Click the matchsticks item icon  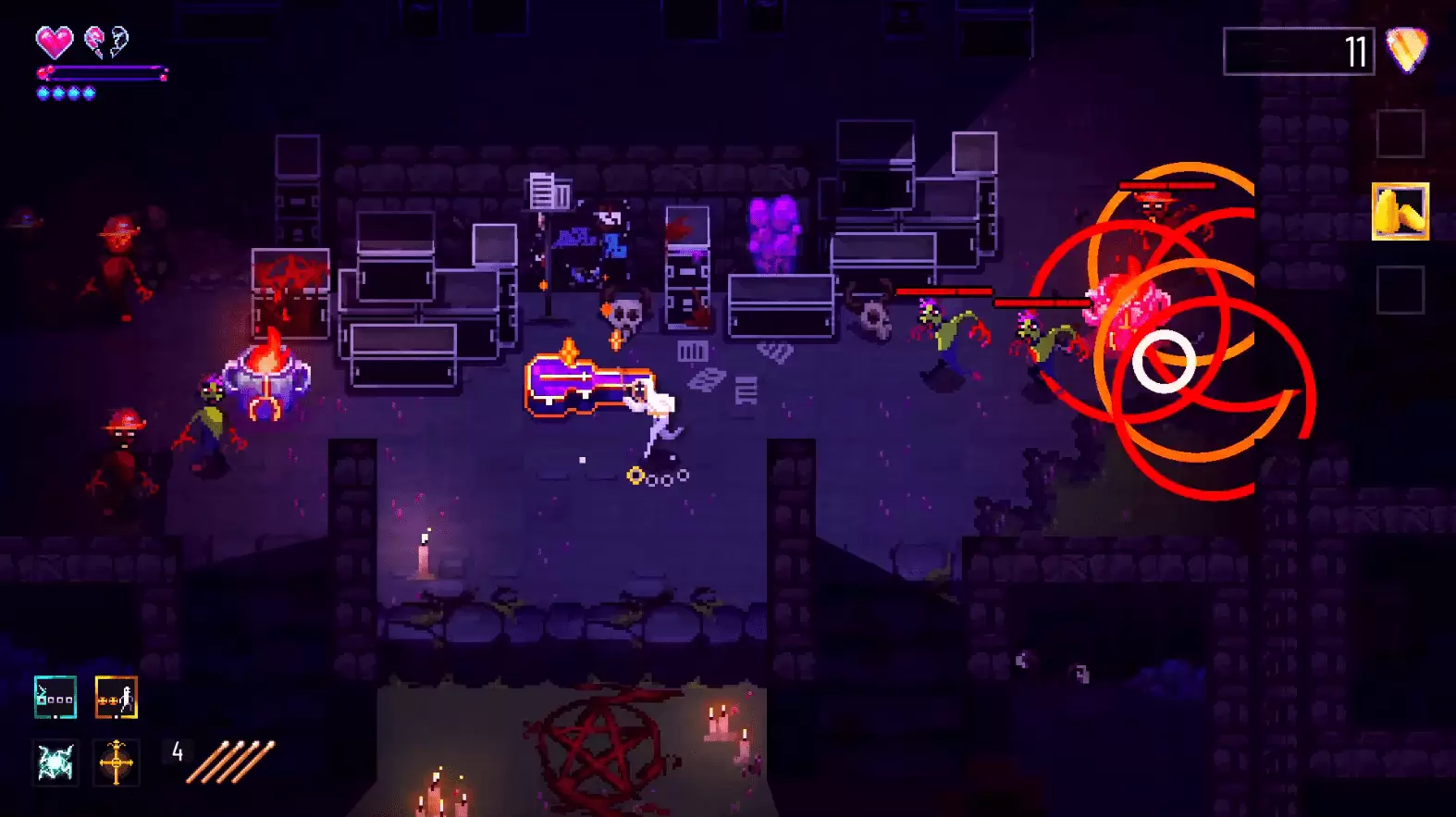[x=230, y=761]
